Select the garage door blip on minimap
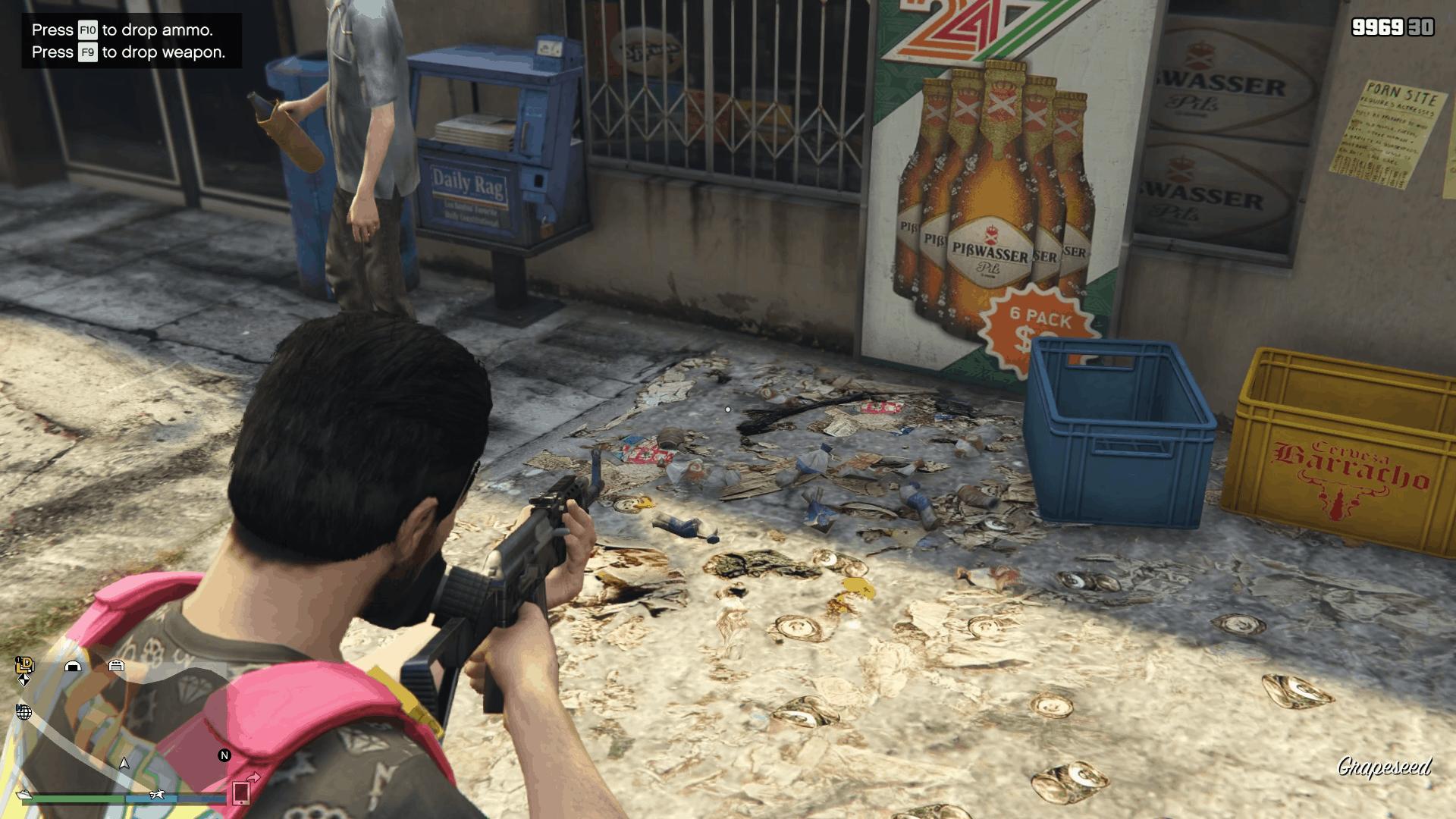Screen dimensions: 1456x819 click(x=116, y=665)
